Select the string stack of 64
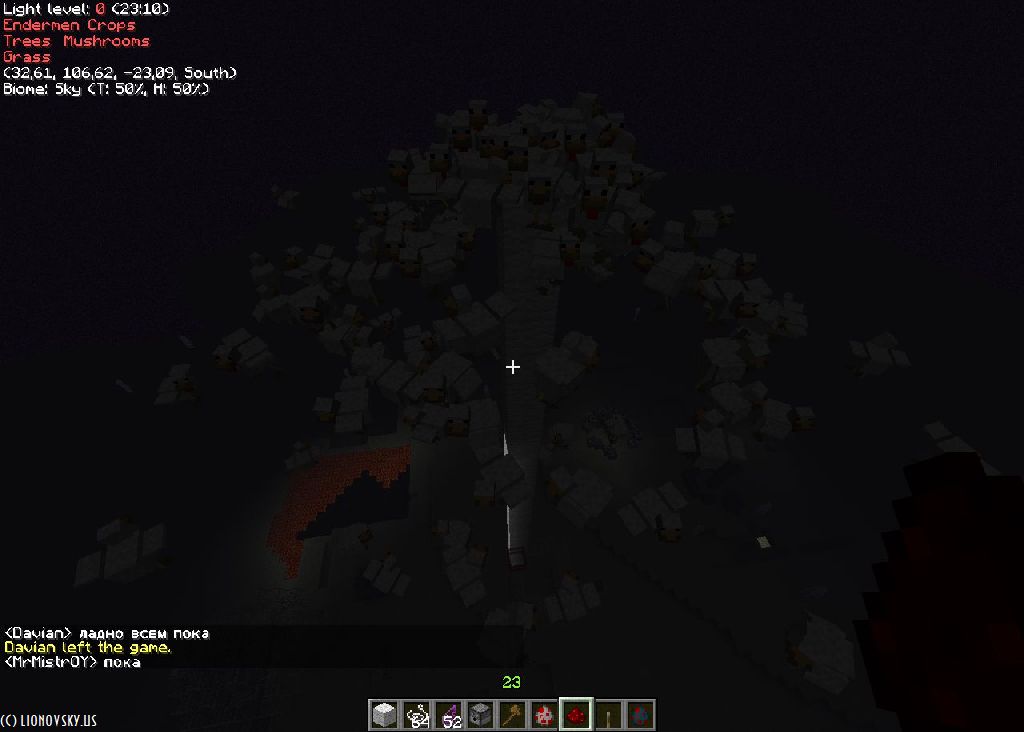Image resolution: width=1024 pixels, height=732 pixels. click(416, 715)
